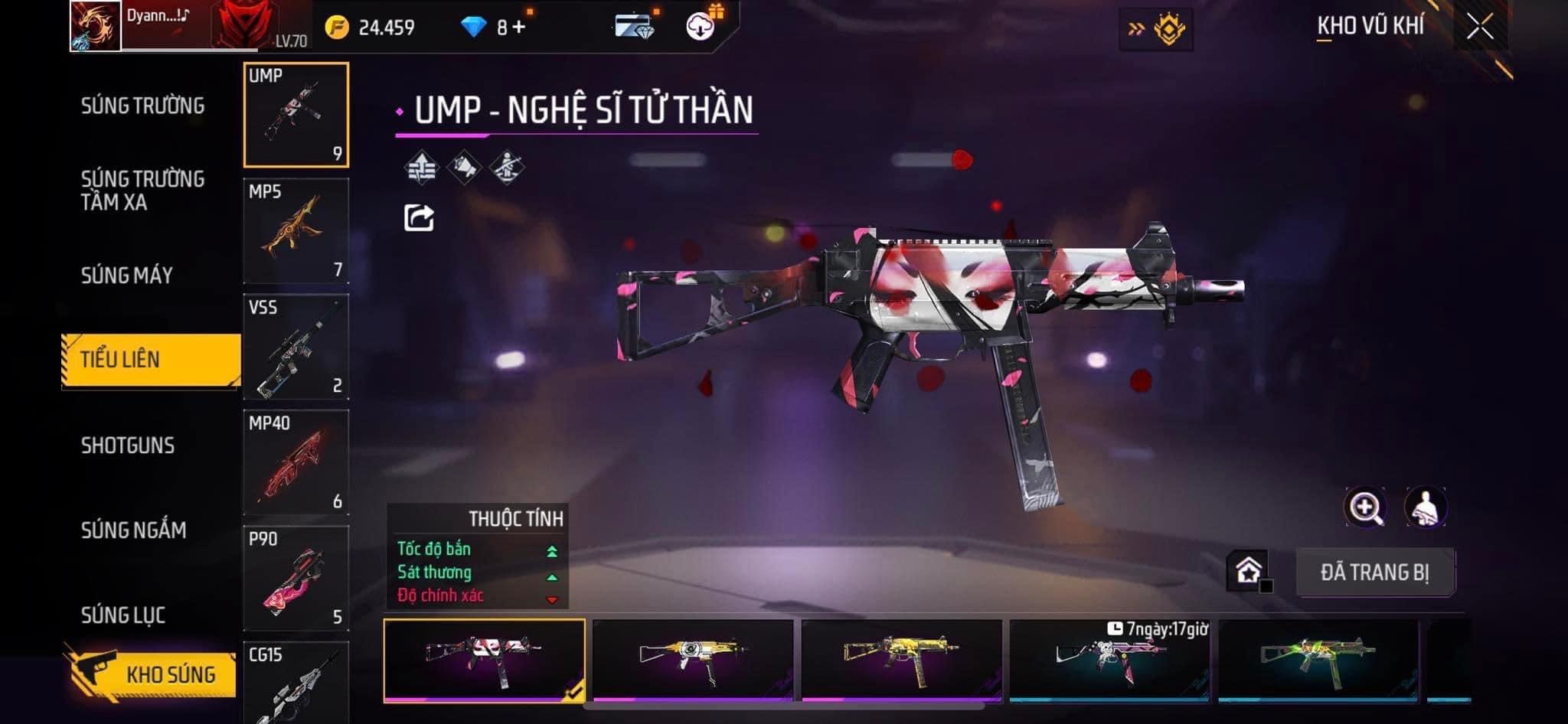Screen dimensions: 1568x724
Task: Switch to Súng Lục category
Action: pyautogui.click(x=123, y=615)
